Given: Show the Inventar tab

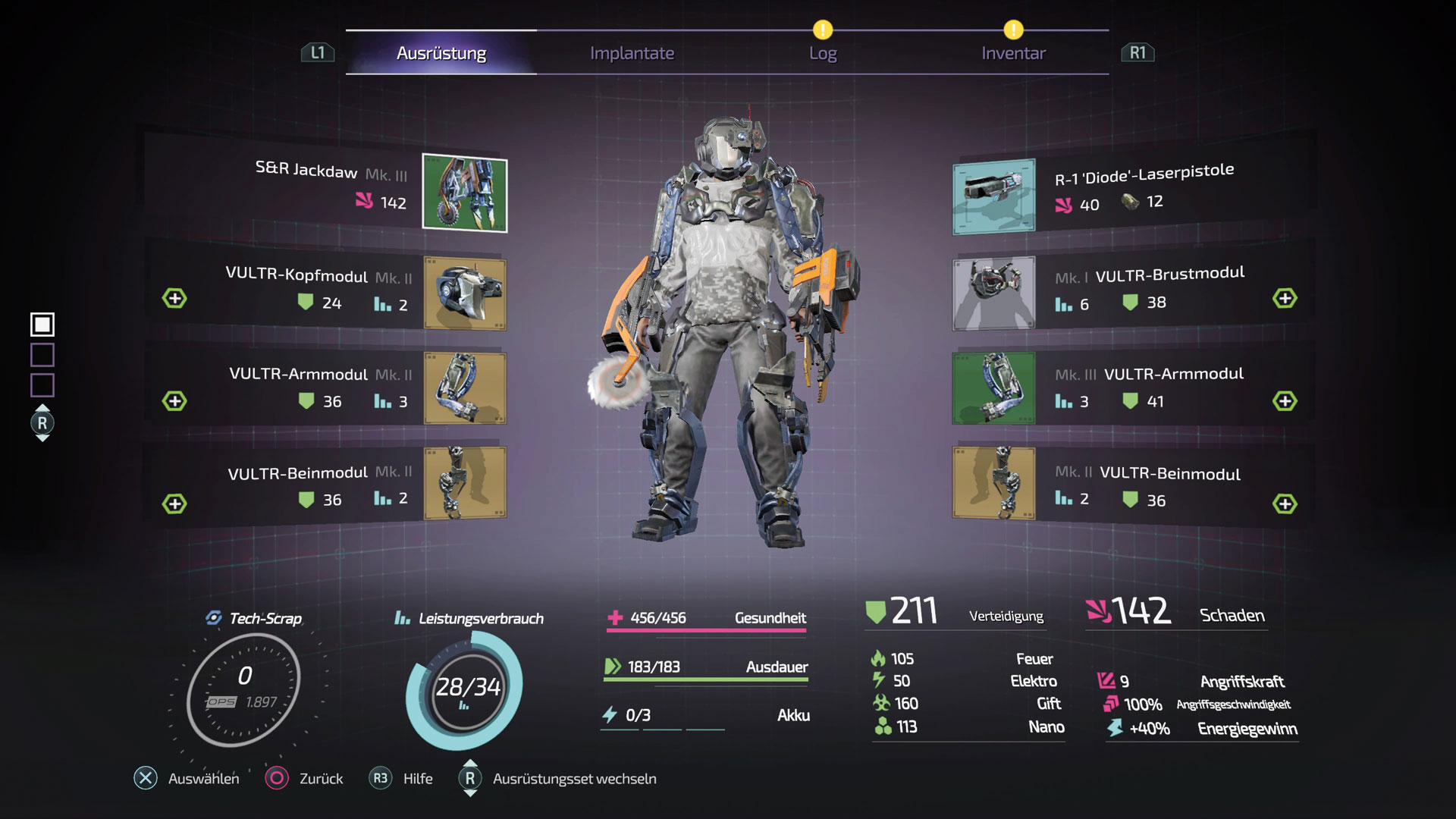Looking at the screenshot, I should [1013, 53].
